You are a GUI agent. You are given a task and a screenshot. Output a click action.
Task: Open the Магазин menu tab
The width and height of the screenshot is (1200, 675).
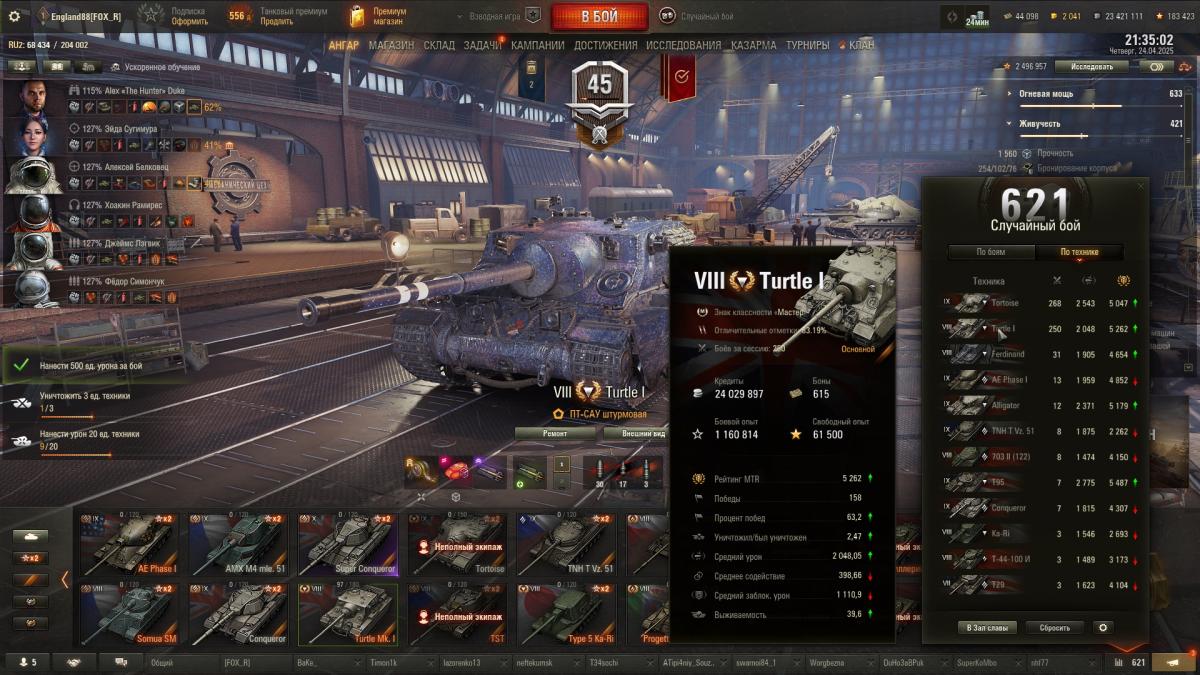391,45
